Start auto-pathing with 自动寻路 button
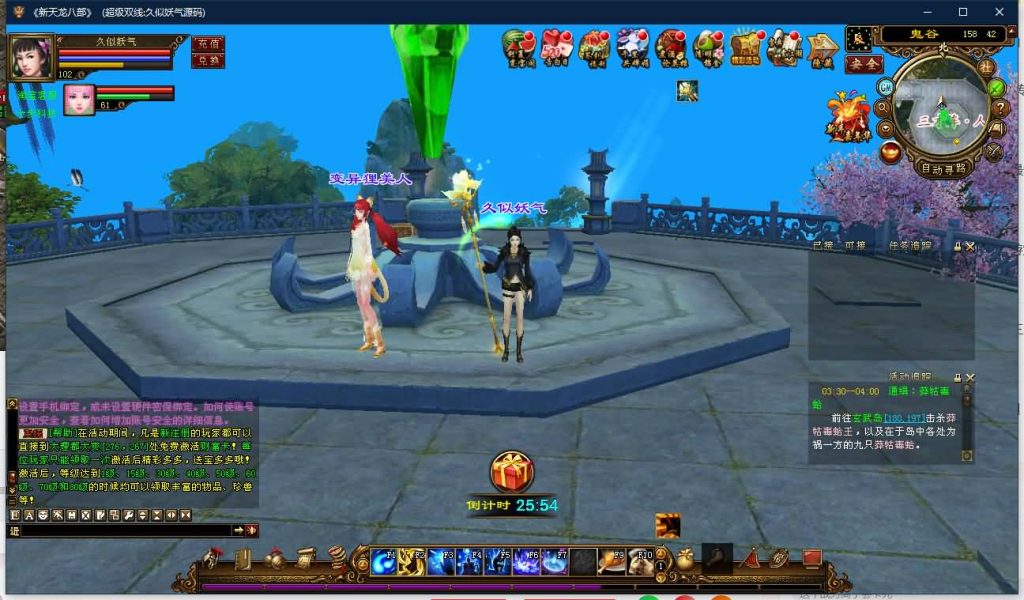 coord(944,169)
